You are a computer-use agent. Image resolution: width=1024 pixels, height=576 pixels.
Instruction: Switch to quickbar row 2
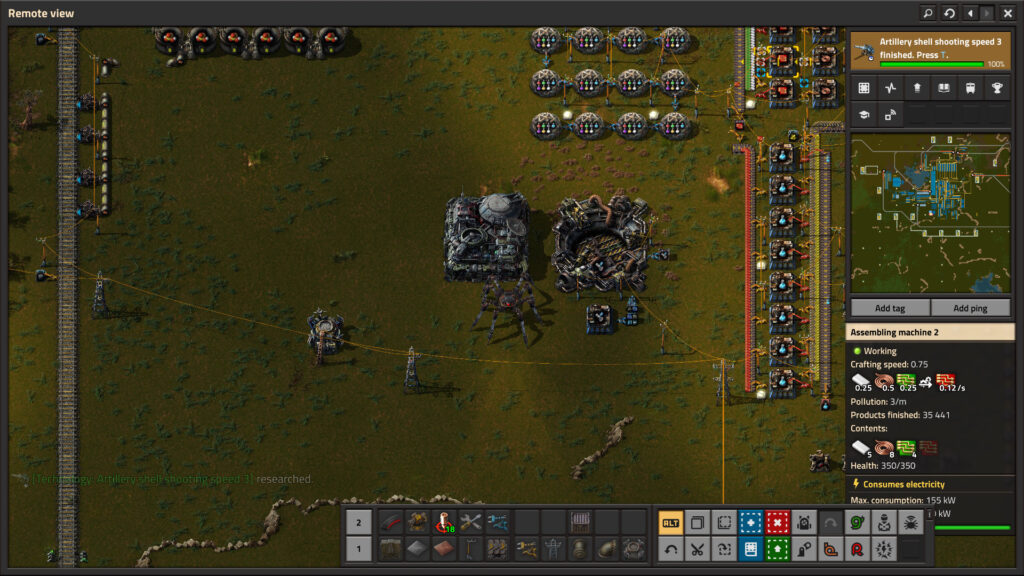click(x=359, y=522)
